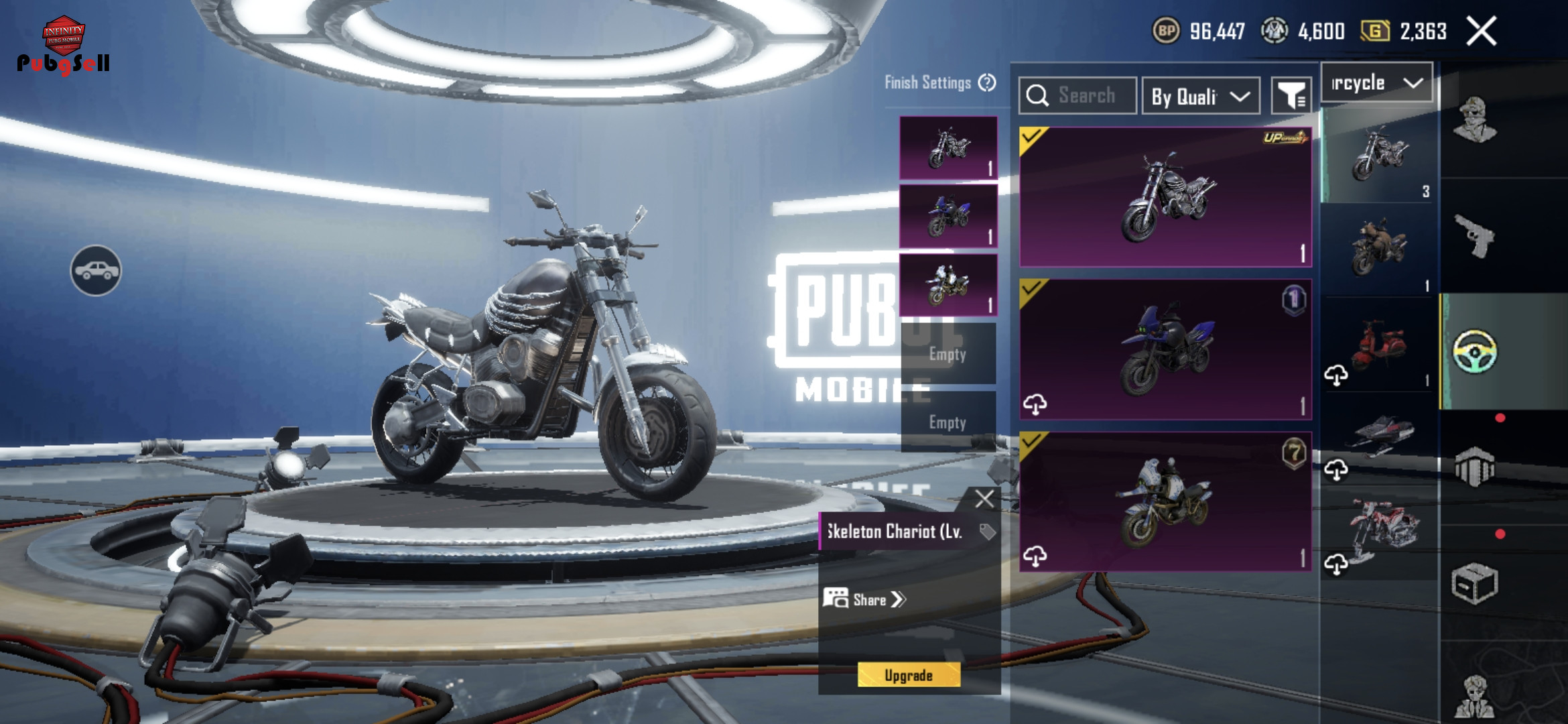Select the white and yellow motorcycle card

pos(1165,501)
